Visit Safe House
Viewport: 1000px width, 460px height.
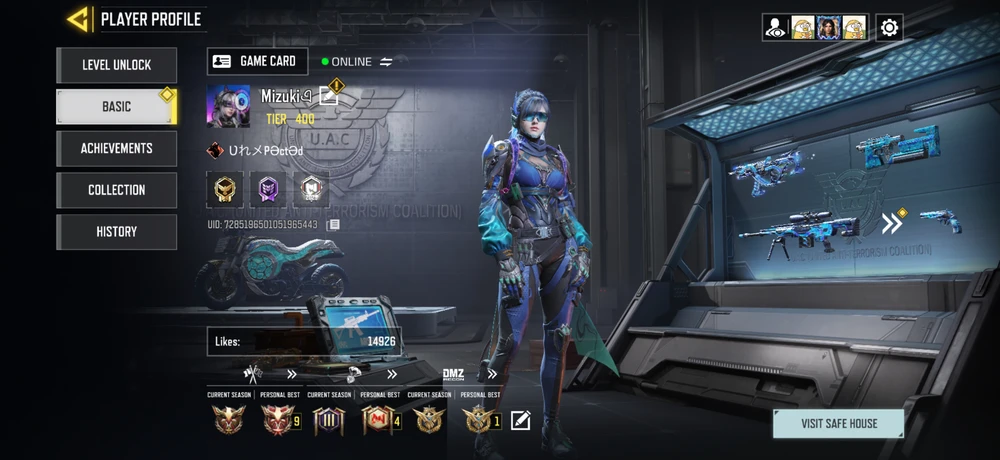coord(838,423)
